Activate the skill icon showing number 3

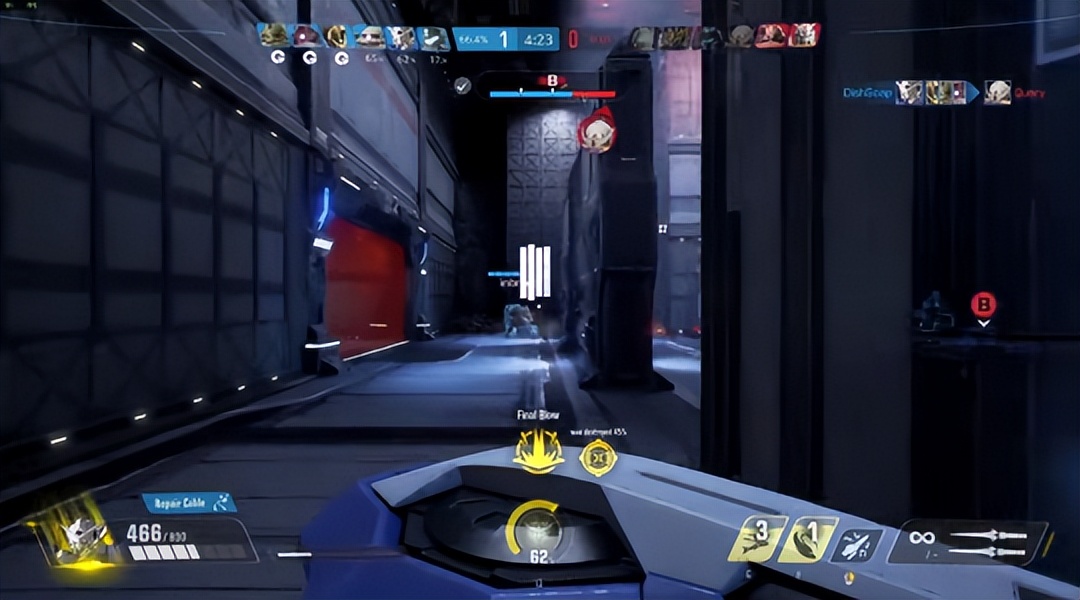[756, 540]
